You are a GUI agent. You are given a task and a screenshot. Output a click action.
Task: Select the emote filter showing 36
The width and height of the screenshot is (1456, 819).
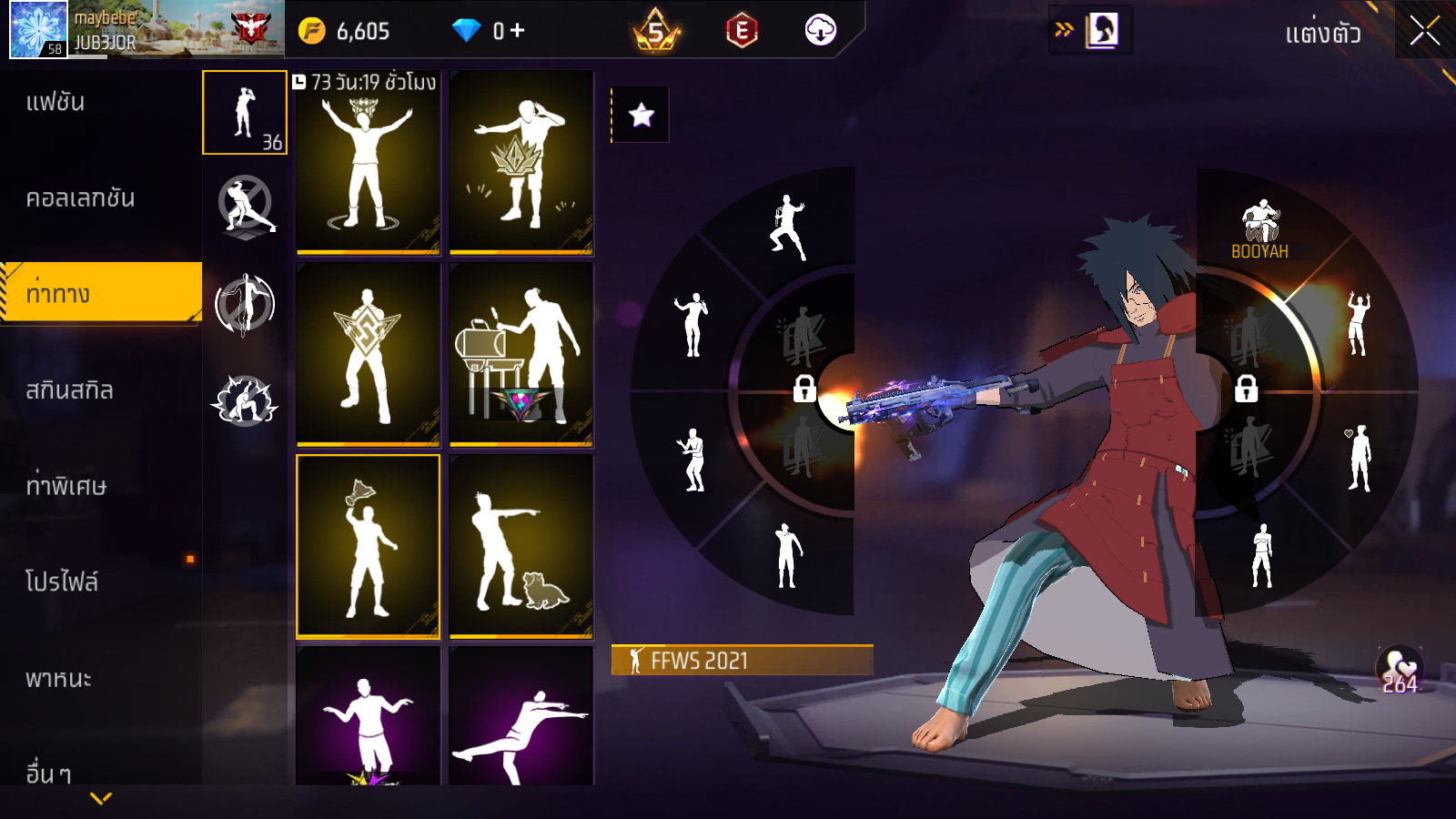[245, 113]
